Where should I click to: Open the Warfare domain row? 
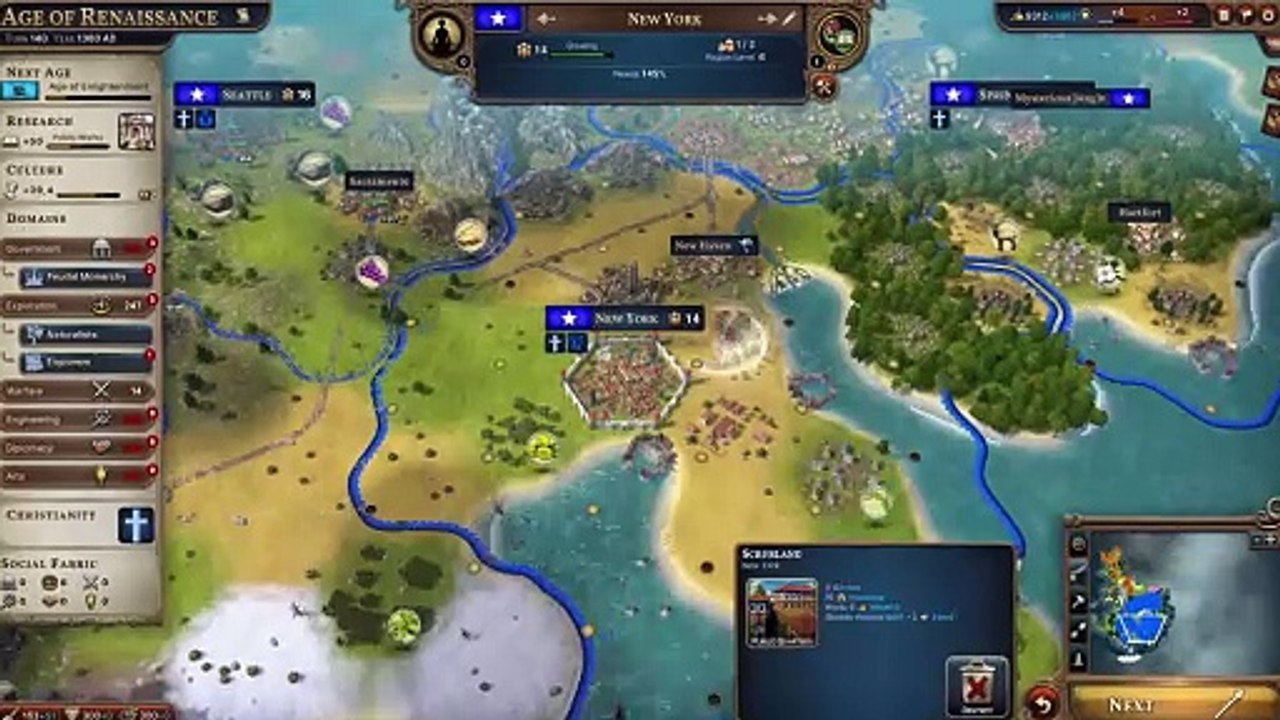point(78,391)
